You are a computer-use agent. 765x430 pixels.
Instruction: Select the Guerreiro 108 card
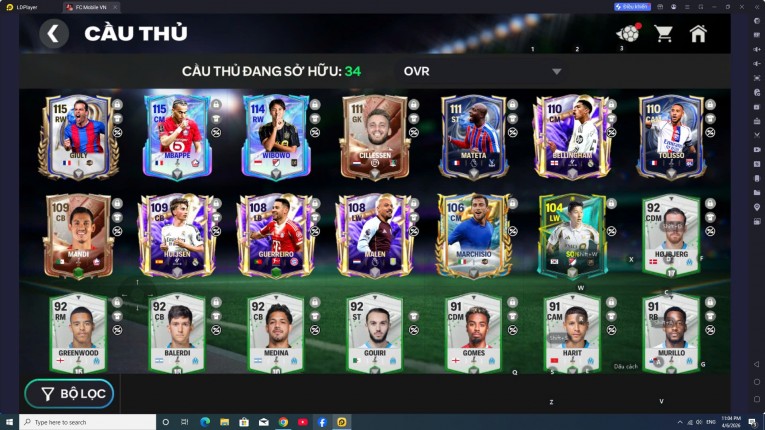pyautogui.click(x=275, y=237)
